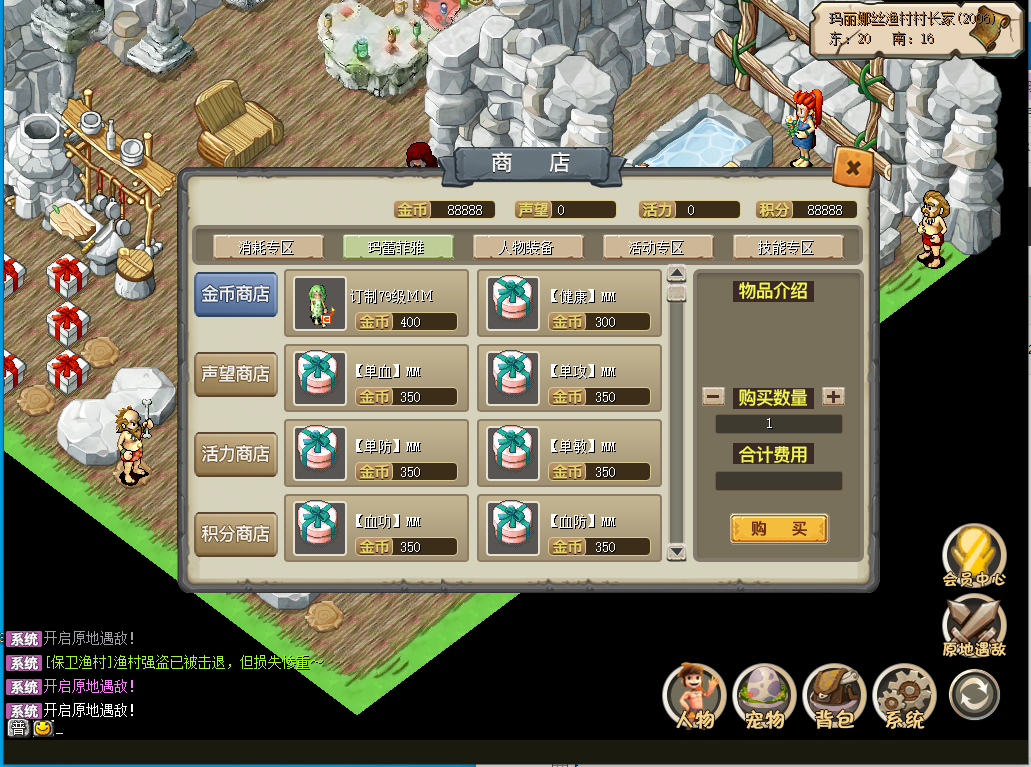Open the 背包 bag icon
Screen dimensions: 1031x767
click(834, 695)
